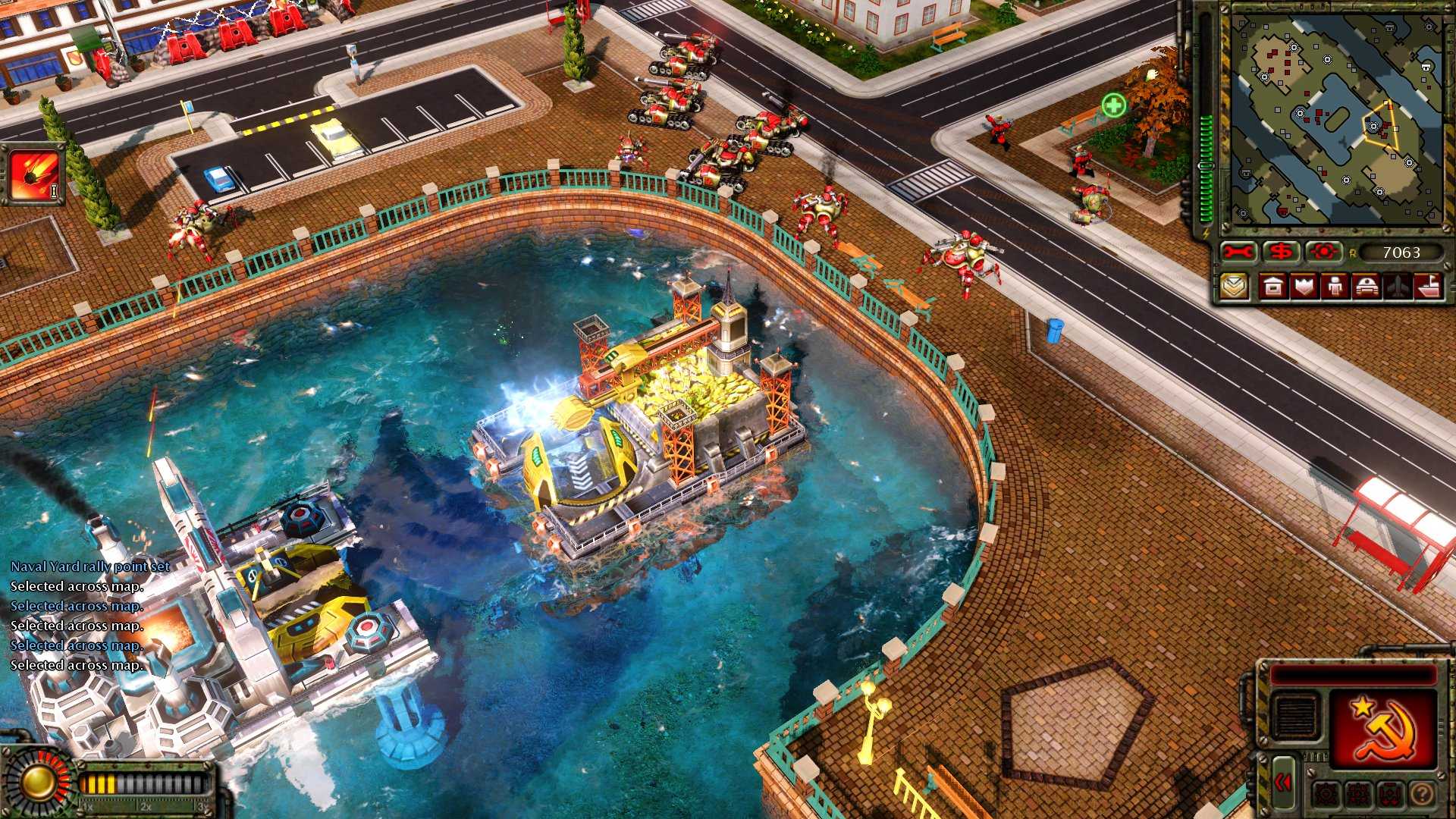The image size is (1456, 819).
Task: Open help with the question mark button
Action: tap(1423, 794)
